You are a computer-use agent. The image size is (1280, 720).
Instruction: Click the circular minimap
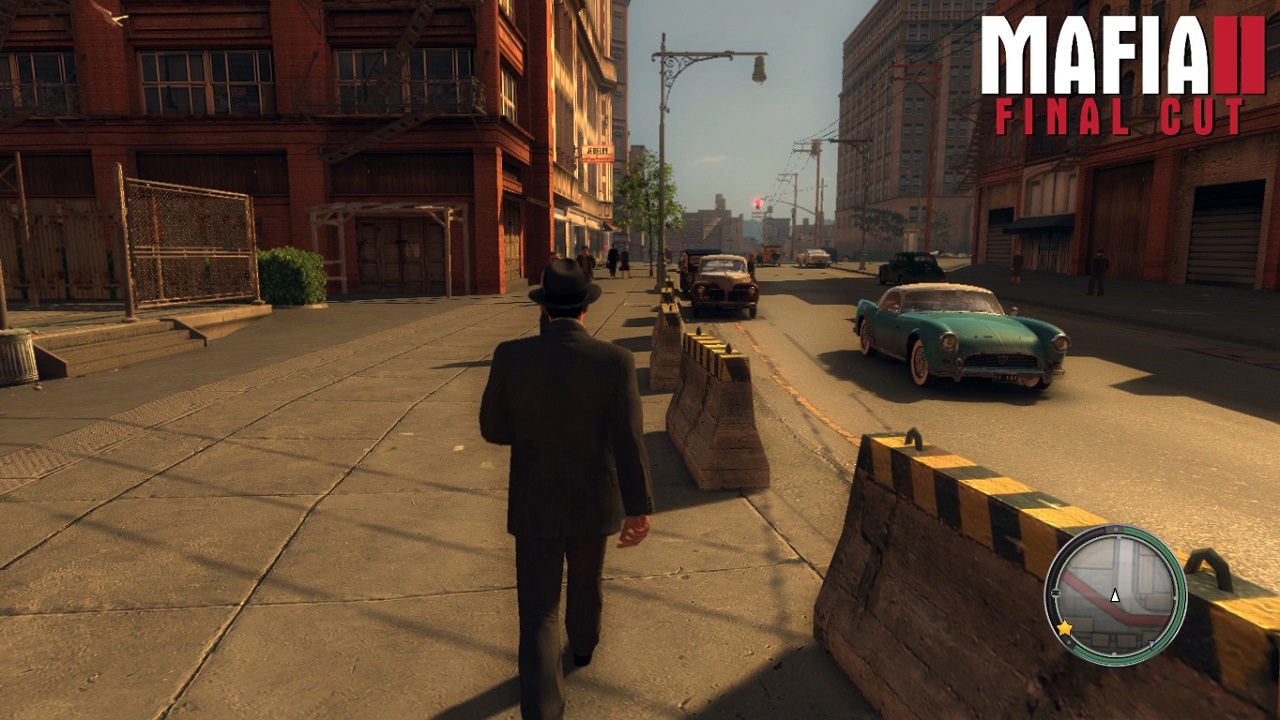click(1115, 594)
